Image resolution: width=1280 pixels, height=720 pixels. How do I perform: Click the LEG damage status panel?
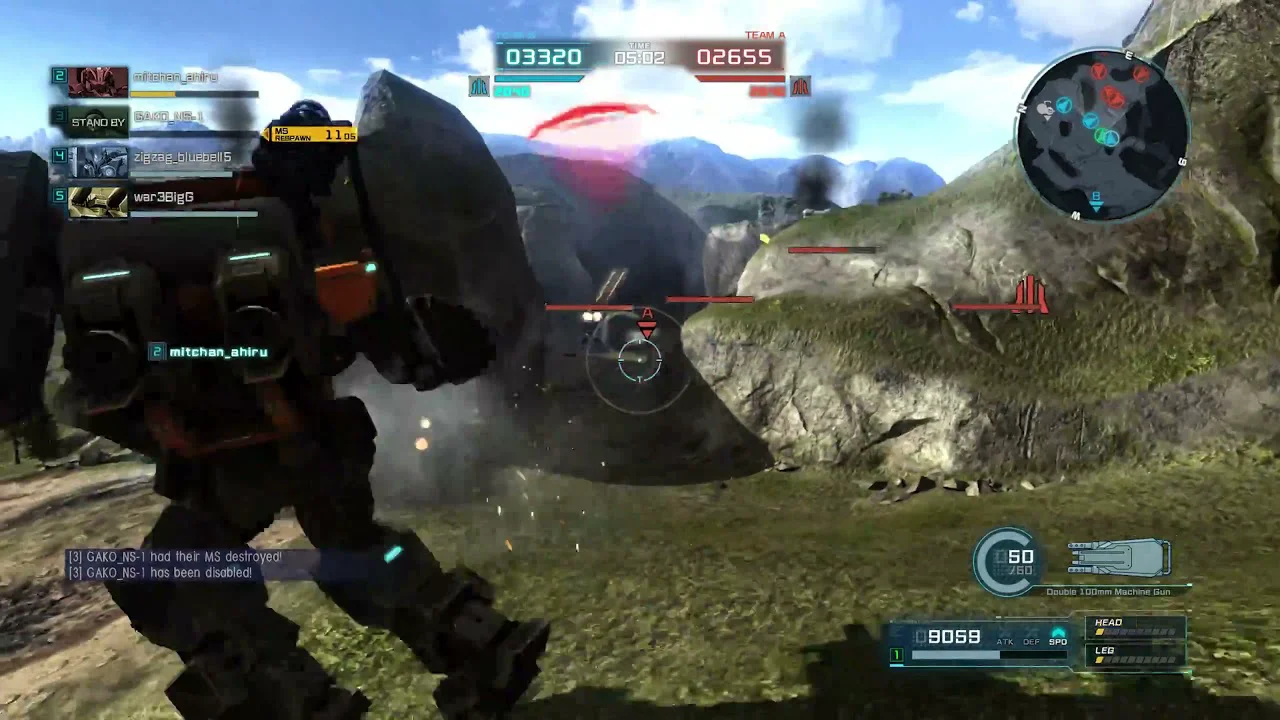click(1136, 654)
